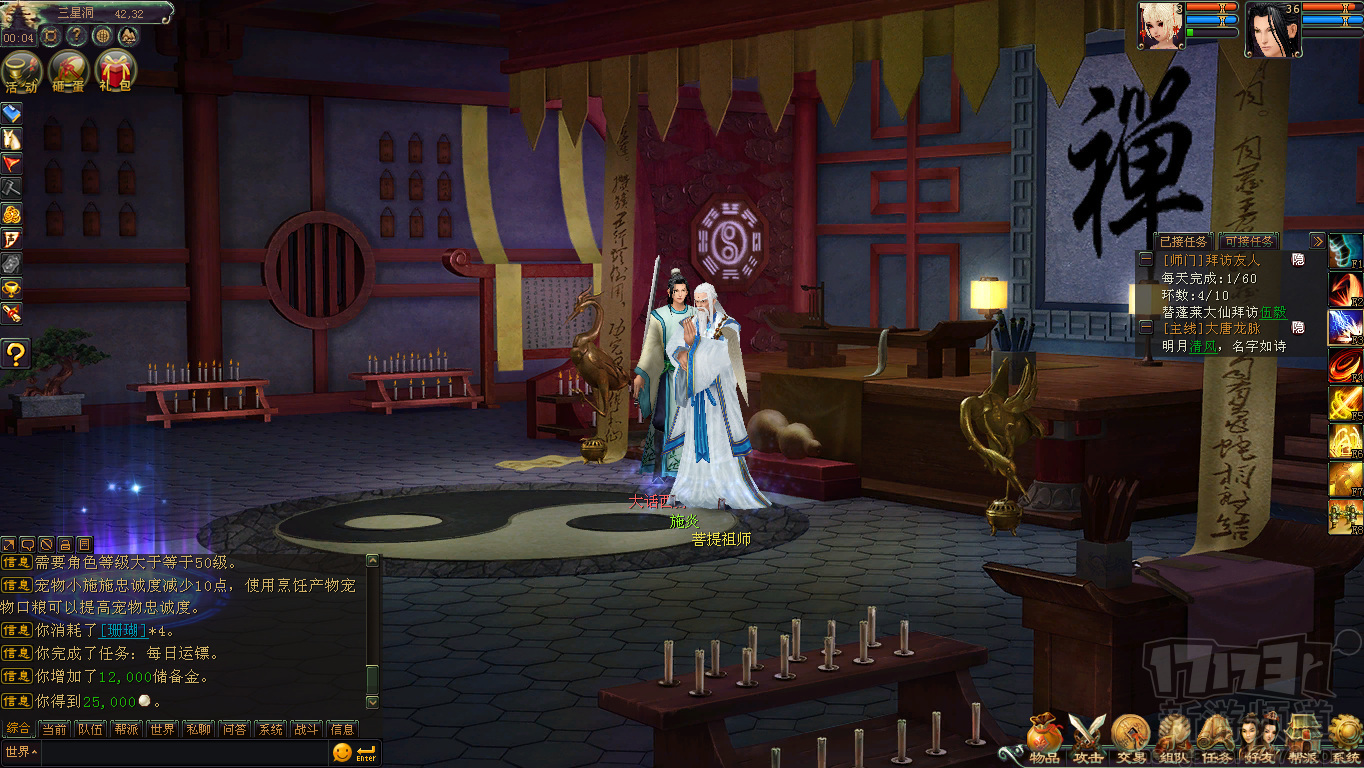Open the 世界 chat channel dropdown
The height and width of the screenshot is (768, 1364).
(x=20, y=751)
